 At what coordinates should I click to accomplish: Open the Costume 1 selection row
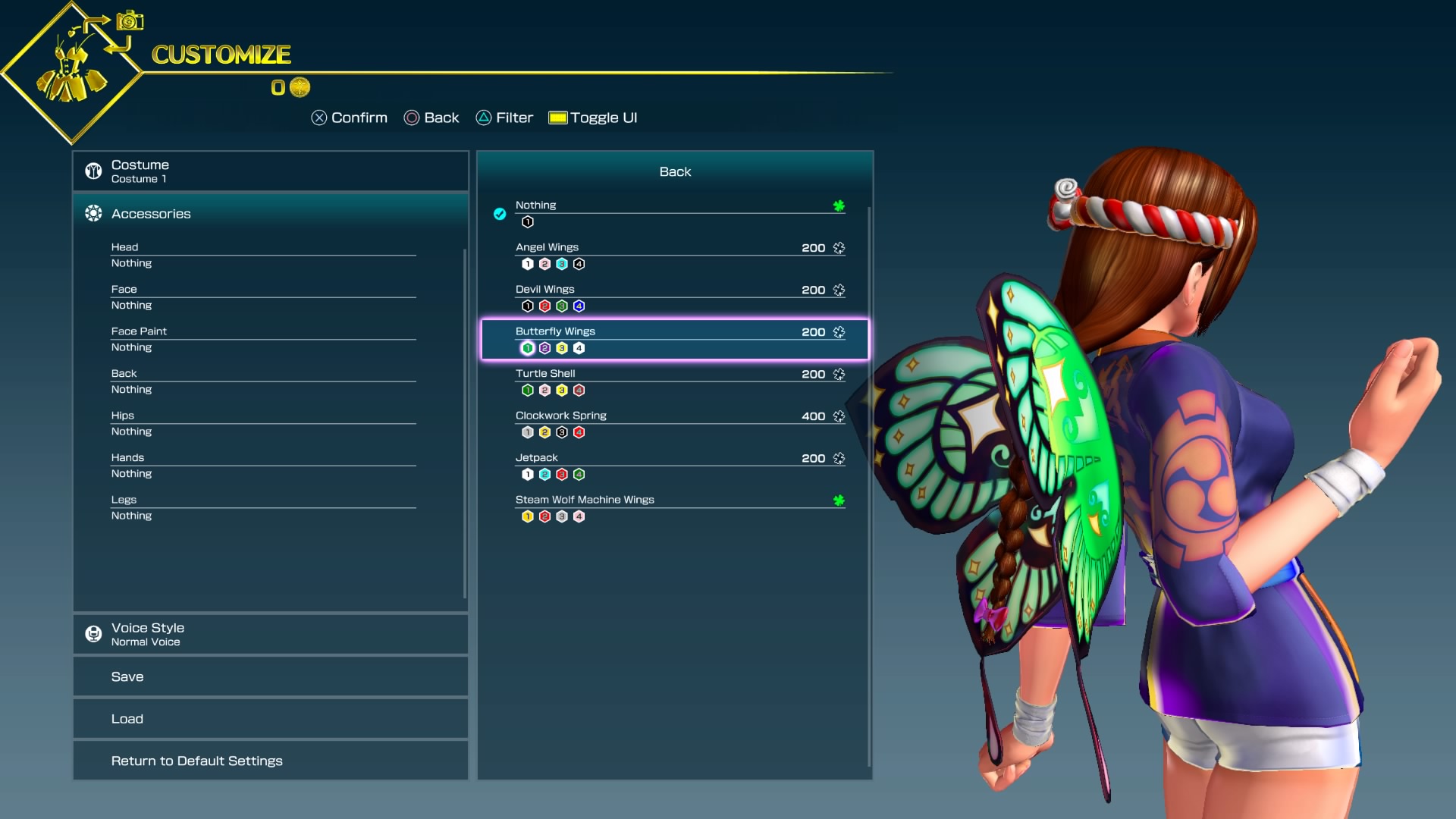pyautogui.click(x=270, y=171)
